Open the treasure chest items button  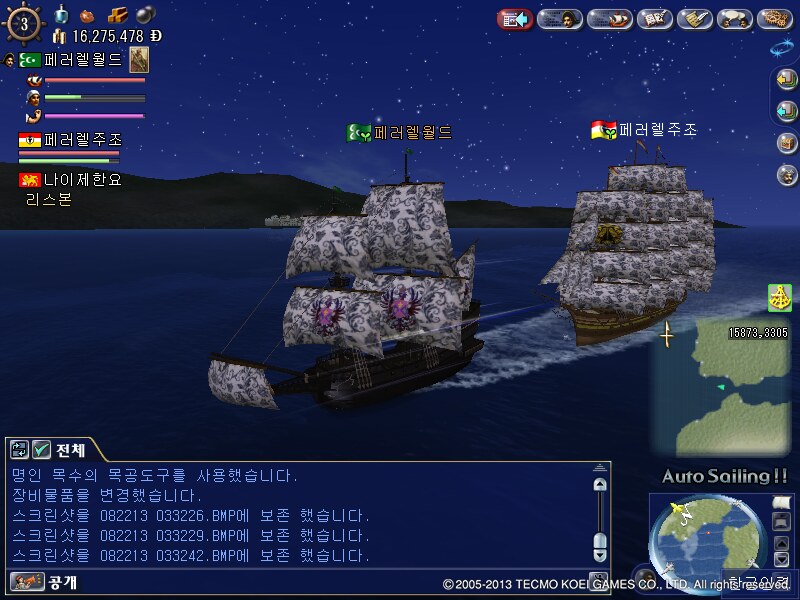[786, 142]
